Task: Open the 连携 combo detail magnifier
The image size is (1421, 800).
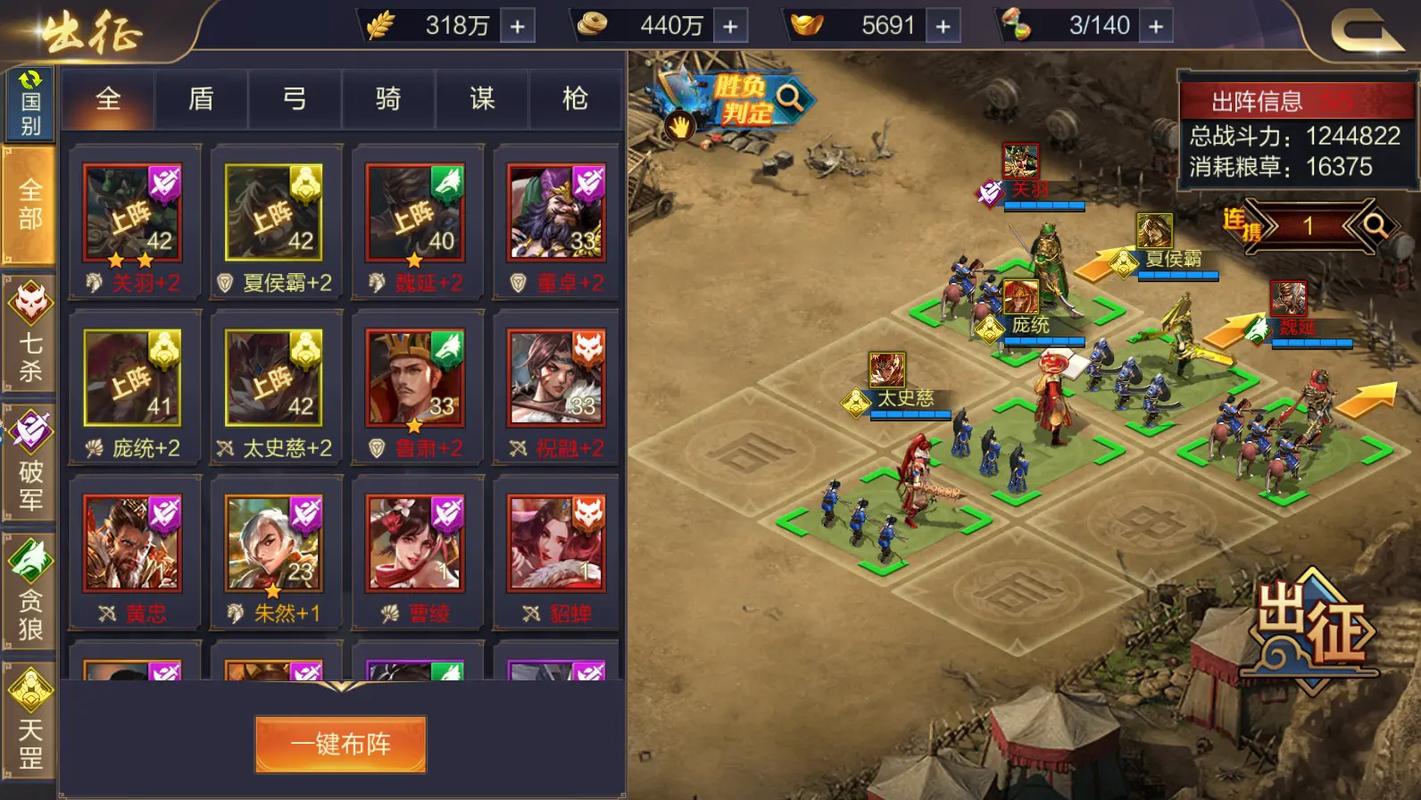Action: [1374, 225]
